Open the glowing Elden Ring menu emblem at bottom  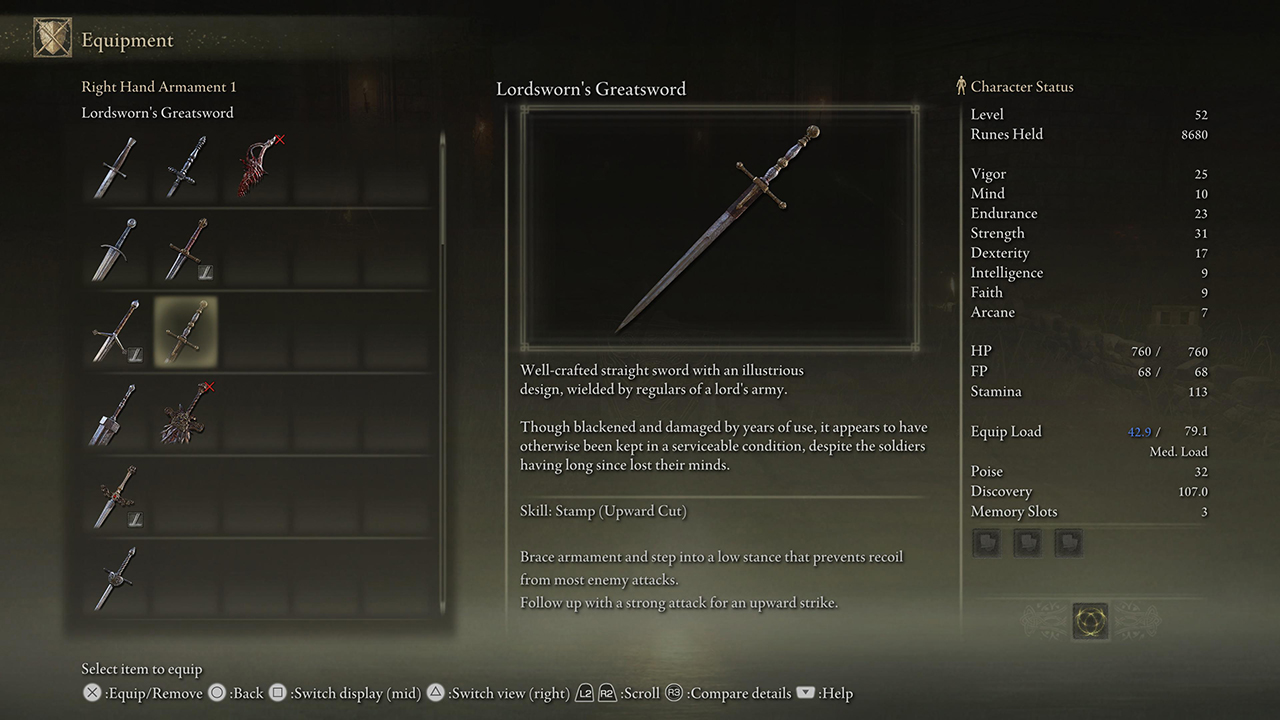1090,620
